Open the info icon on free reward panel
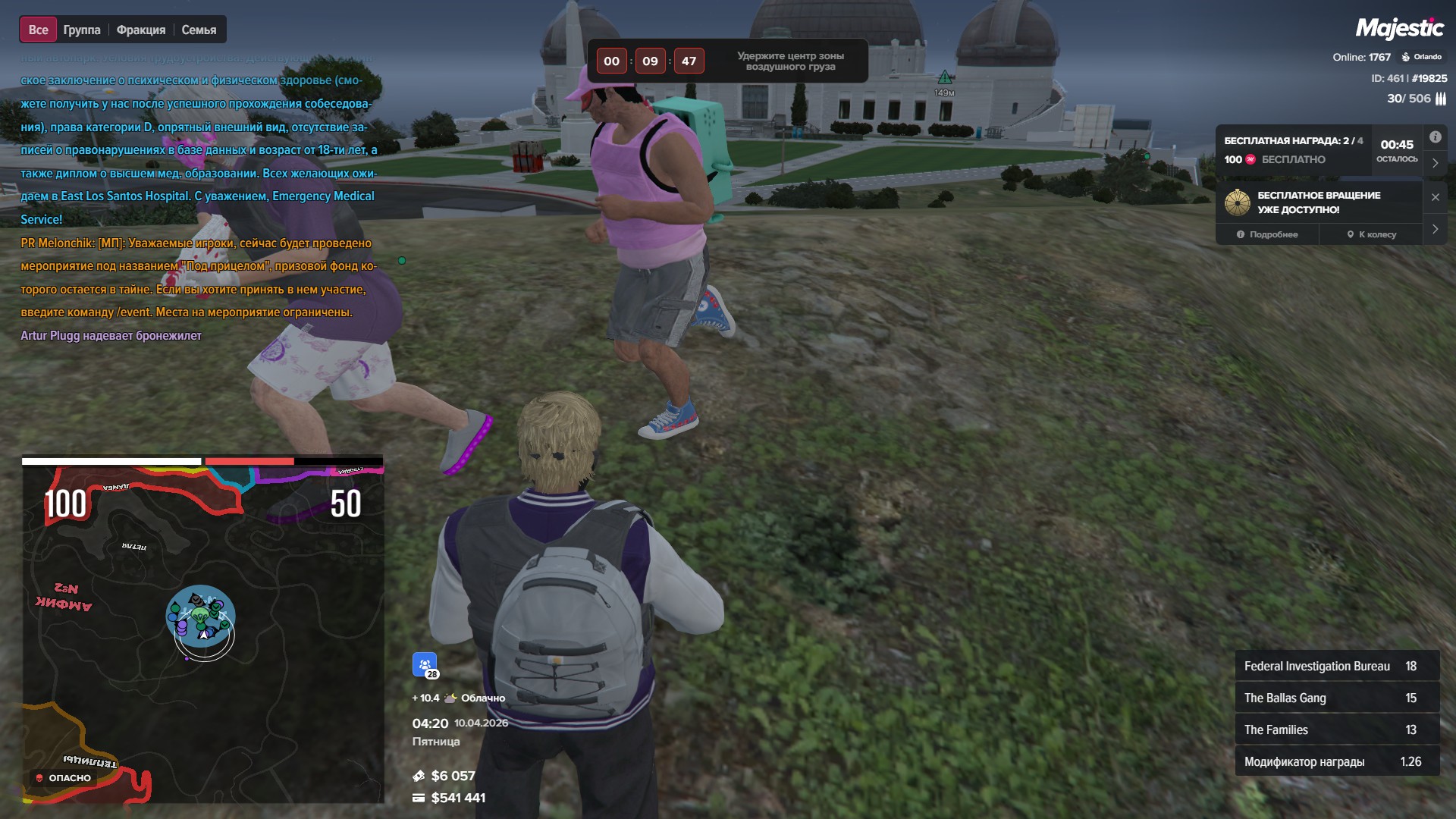 coord(1435,137)
